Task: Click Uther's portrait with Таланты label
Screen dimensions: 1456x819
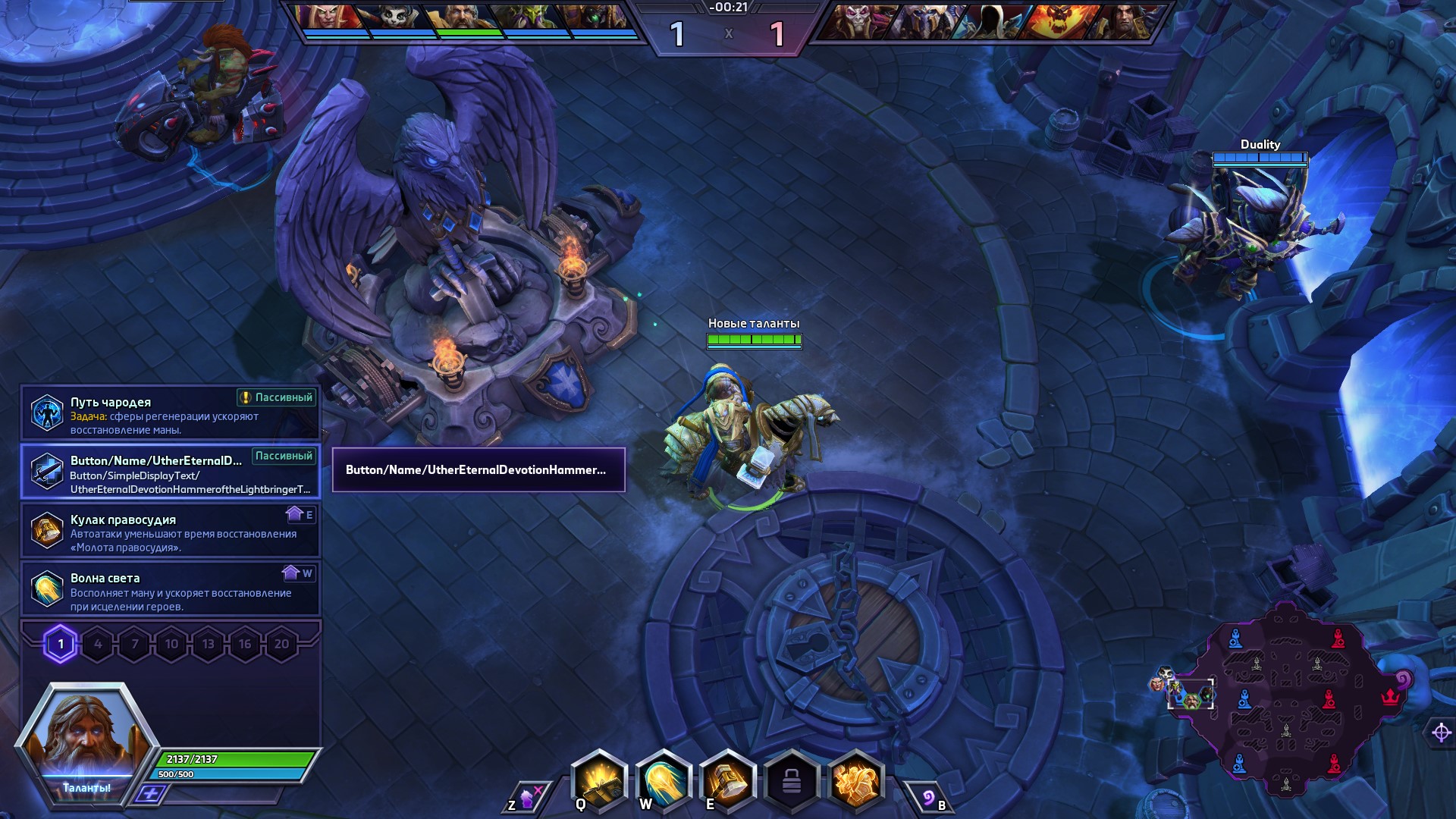Action: click(86, 739)
